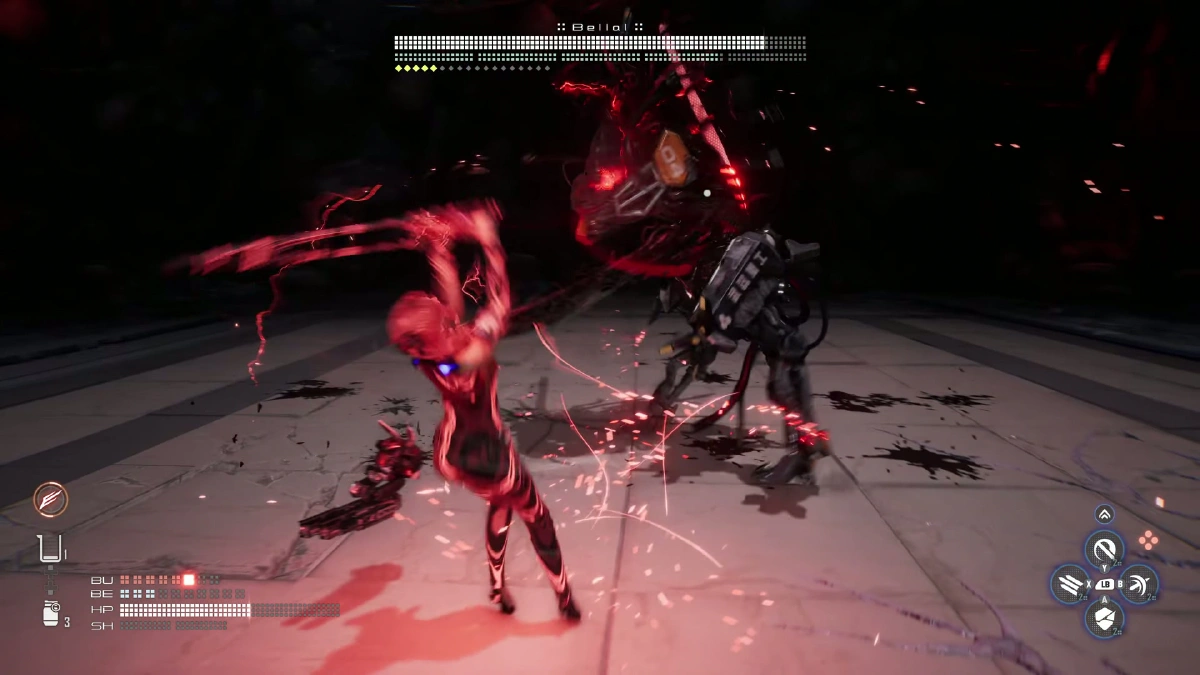Click the double chevron up icon

coord(1104,514)
